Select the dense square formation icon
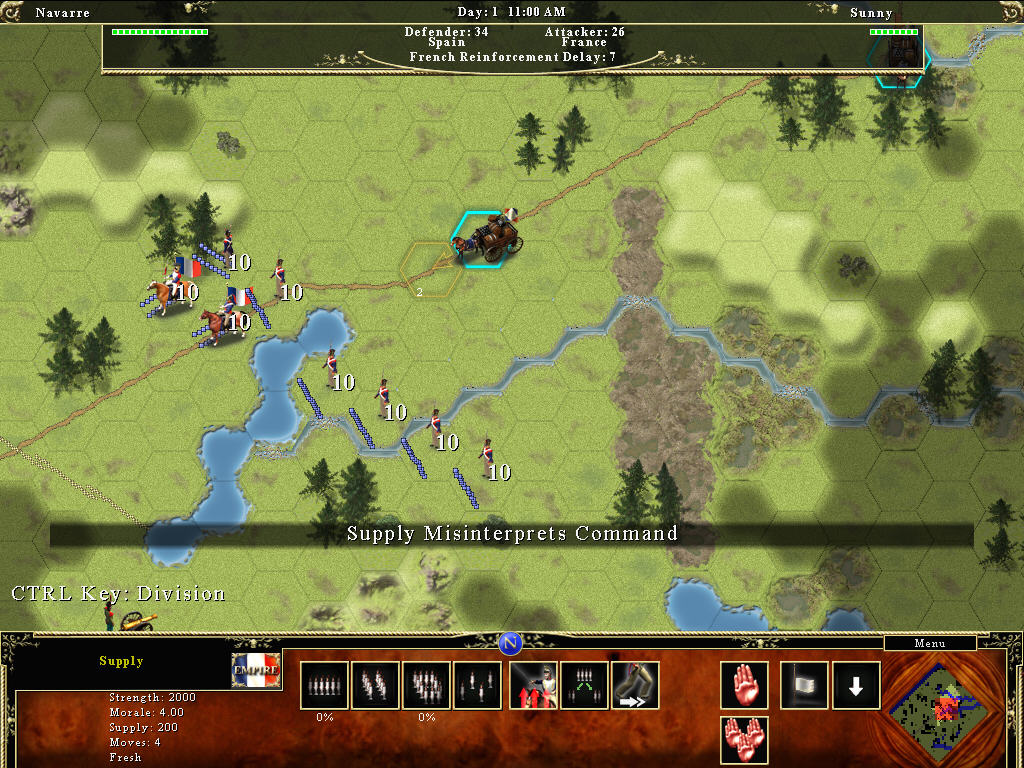 point(427,685)
